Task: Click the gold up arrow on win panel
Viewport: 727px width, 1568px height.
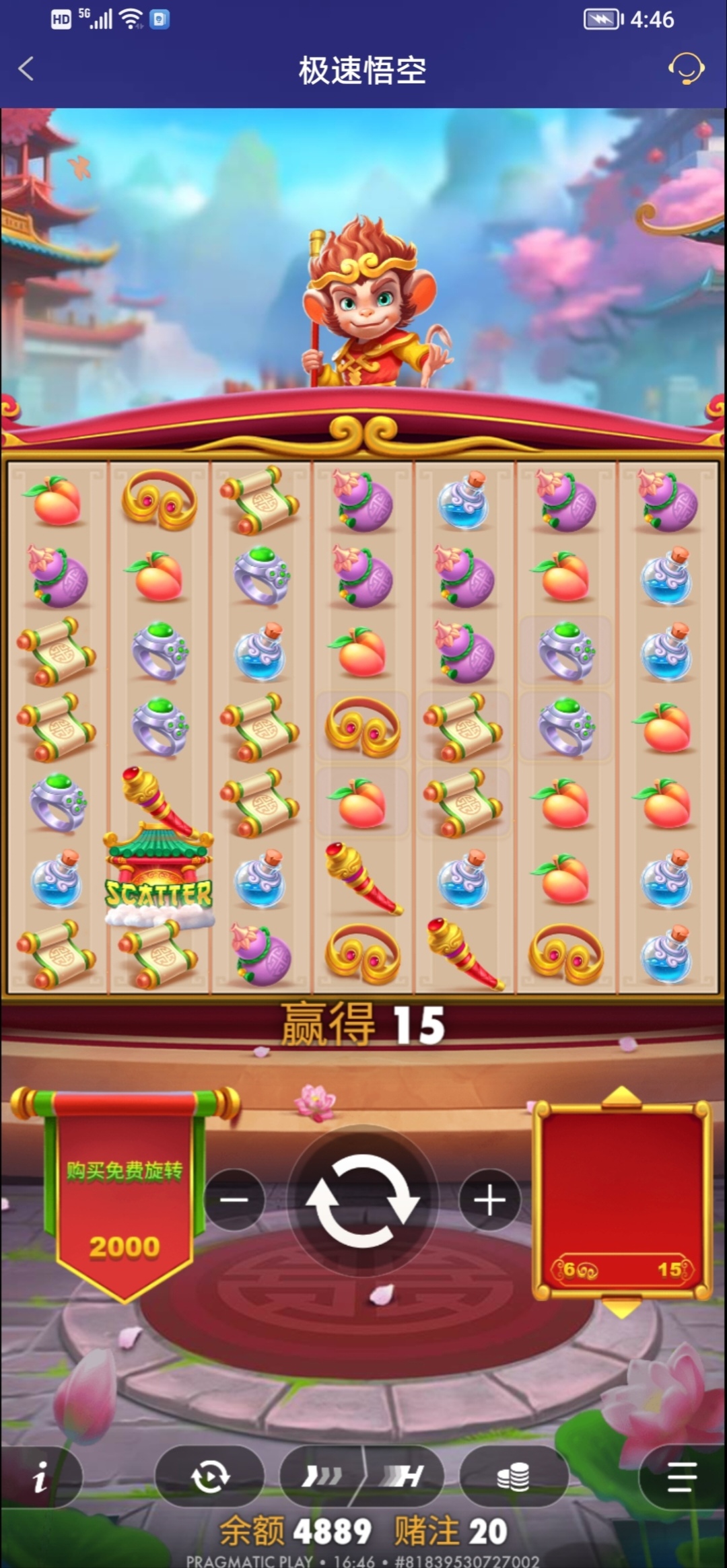Action: (621, 1096)
